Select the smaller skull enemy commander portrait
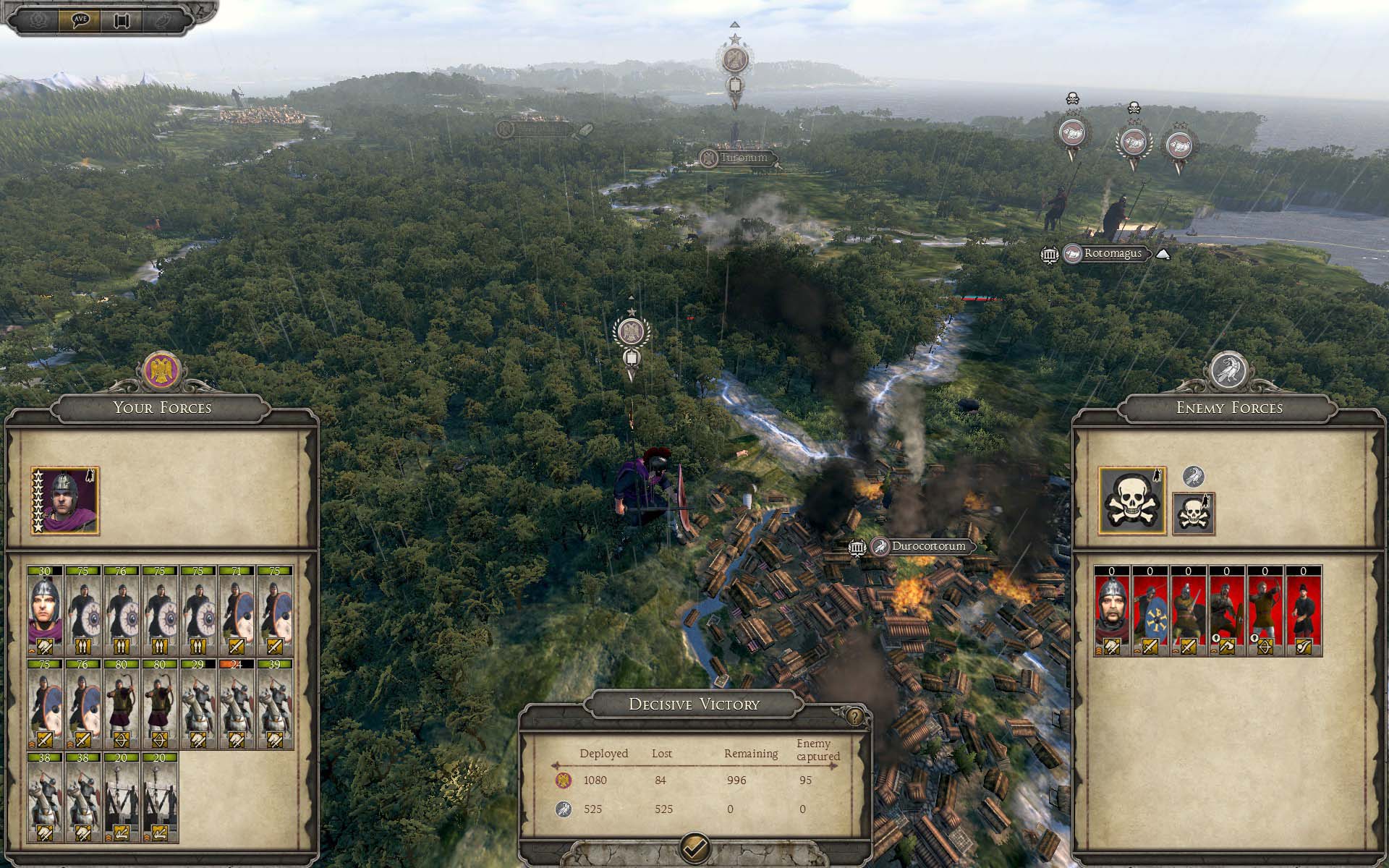Screen dimensions: 1389x868 [1193, 514]
